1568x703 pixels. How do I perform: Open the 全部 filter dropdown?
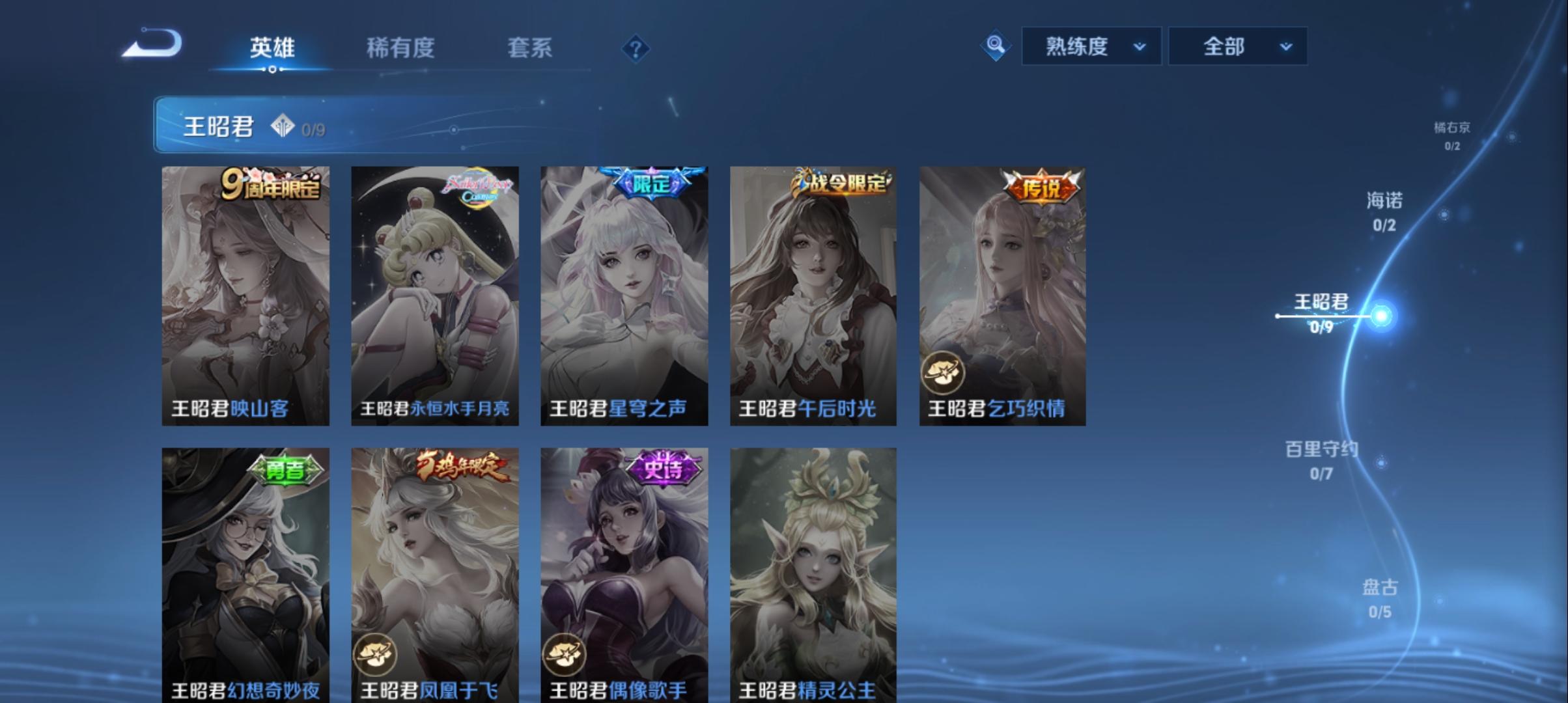coord(1236,46)
